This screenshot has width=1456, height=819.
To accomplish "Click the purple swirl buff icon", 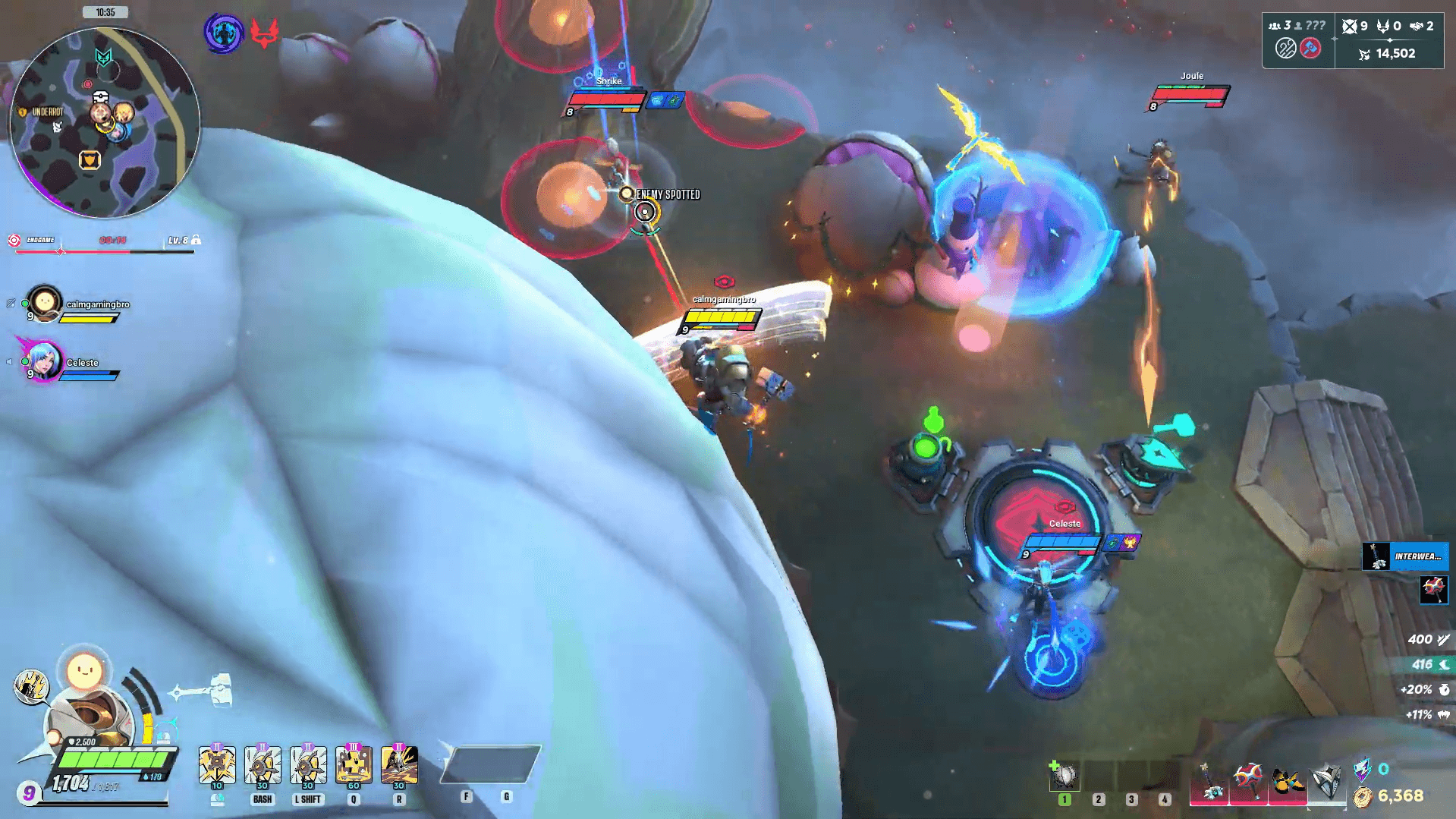I will point(223,33).
